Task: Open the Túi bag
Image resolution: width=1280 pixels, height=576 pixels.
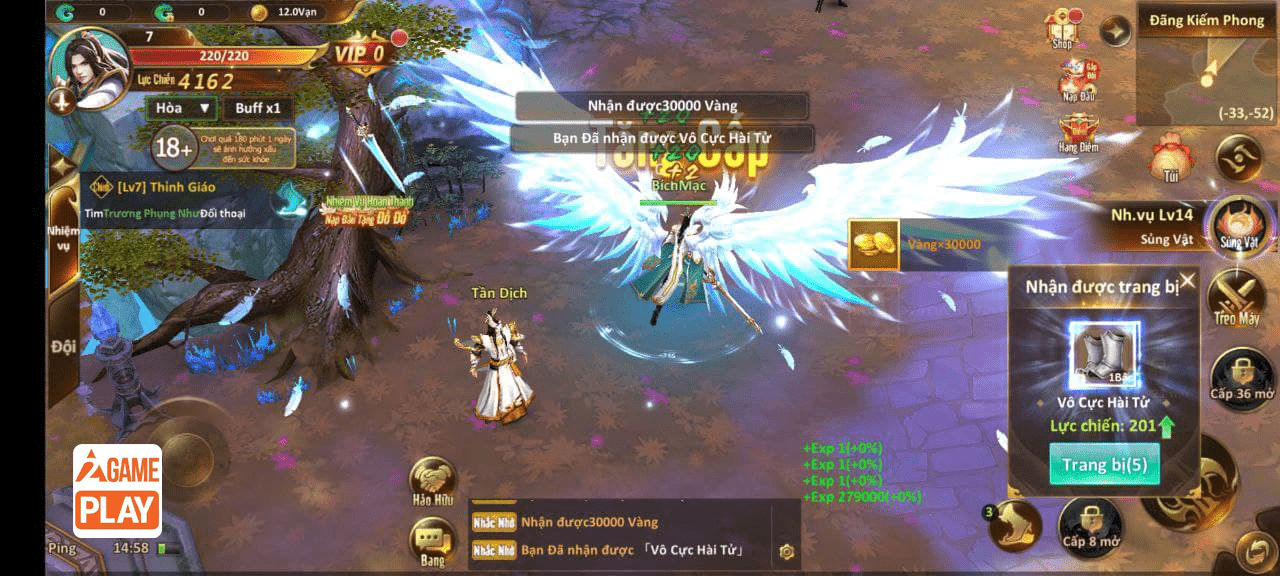Action: pyautogui.click(x=1170, y=157)
